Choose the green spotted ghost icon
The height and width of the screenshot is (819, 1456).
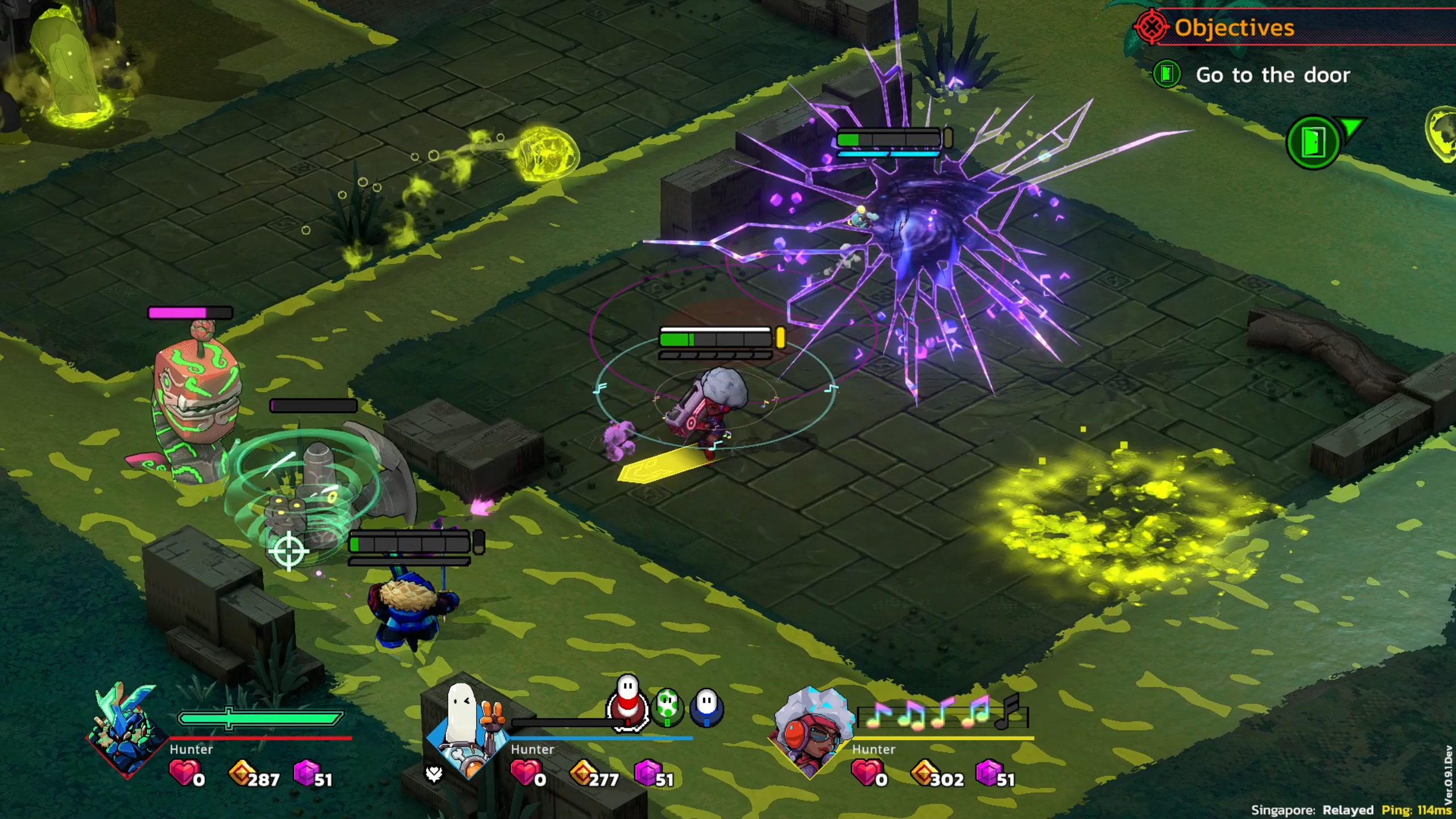click(667, 708)
